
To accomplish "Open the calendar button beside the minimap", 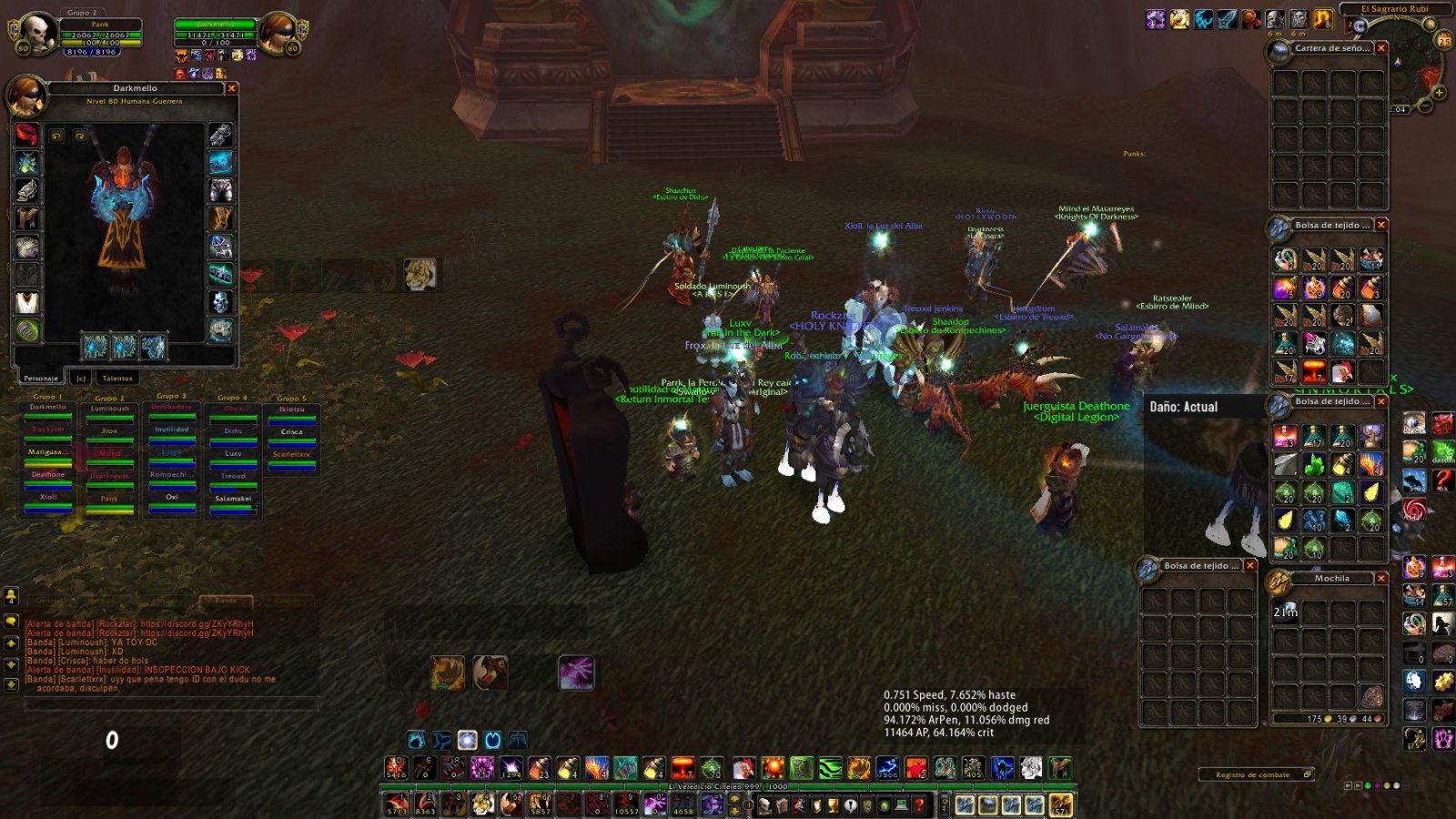I will coord(1444,40).
